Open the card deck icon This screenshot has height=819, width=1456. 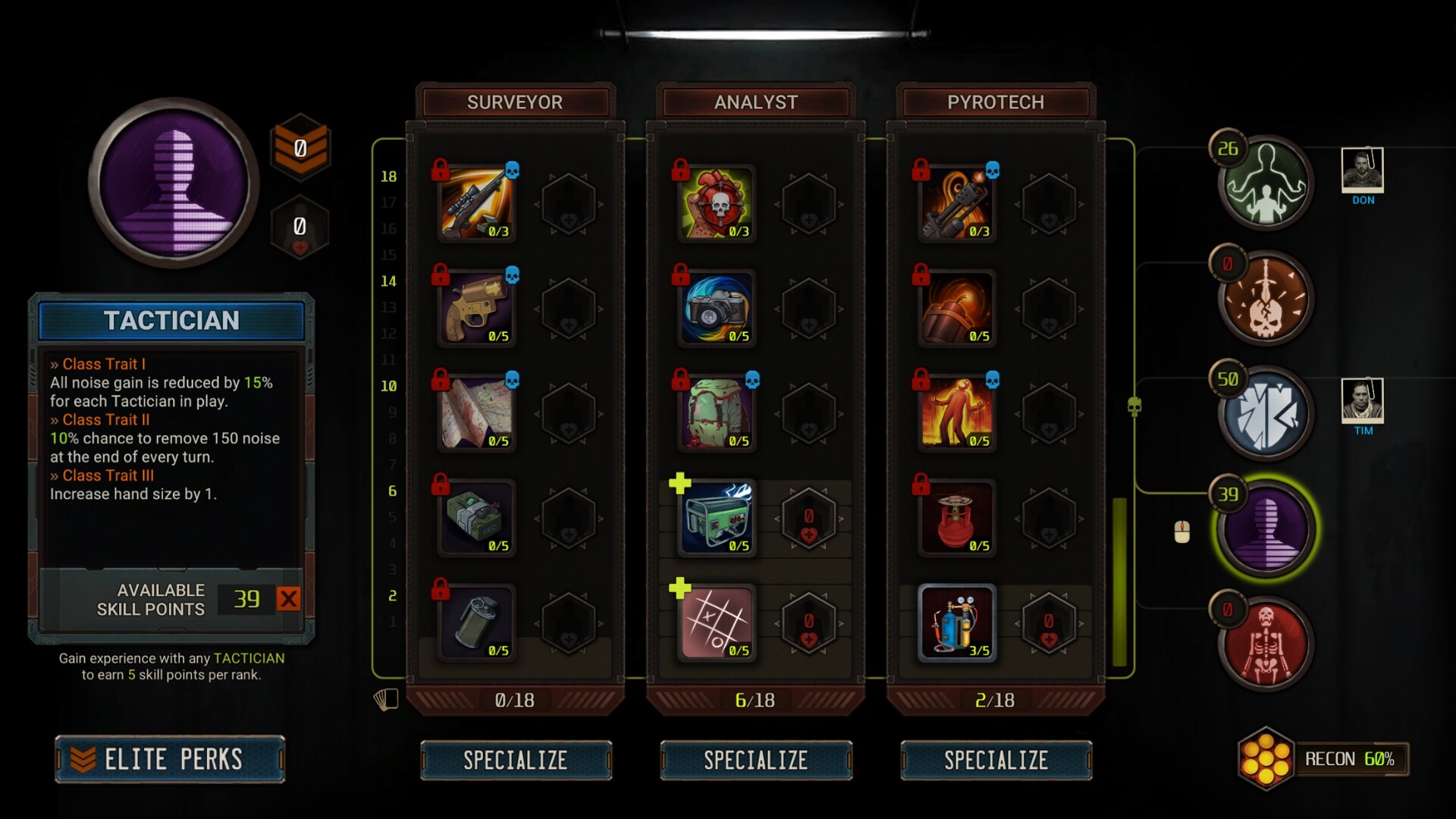pyautogui.click(x=386, y=699)
